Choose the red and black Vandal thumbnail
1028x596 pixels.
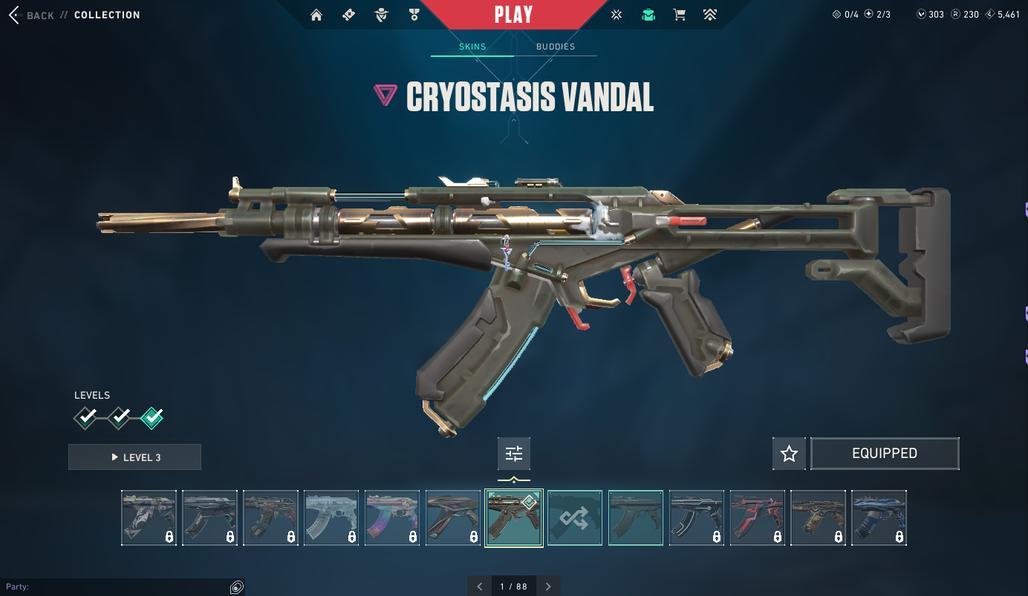757,518
